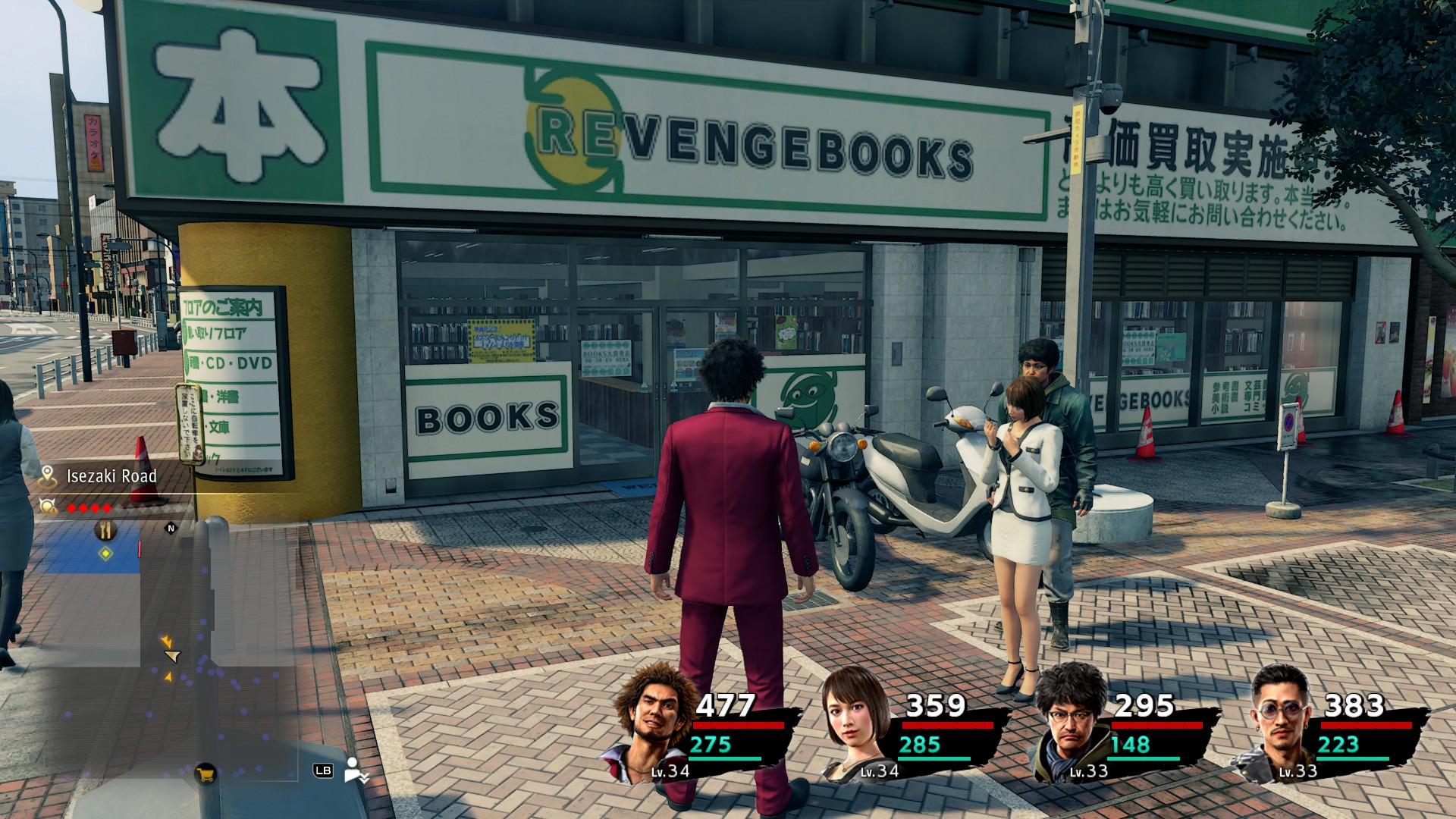This screenshot has width=1456, height=819.
Task: Select the restaurant fork-and-knife map marker
Action: (x=105, y=530)
